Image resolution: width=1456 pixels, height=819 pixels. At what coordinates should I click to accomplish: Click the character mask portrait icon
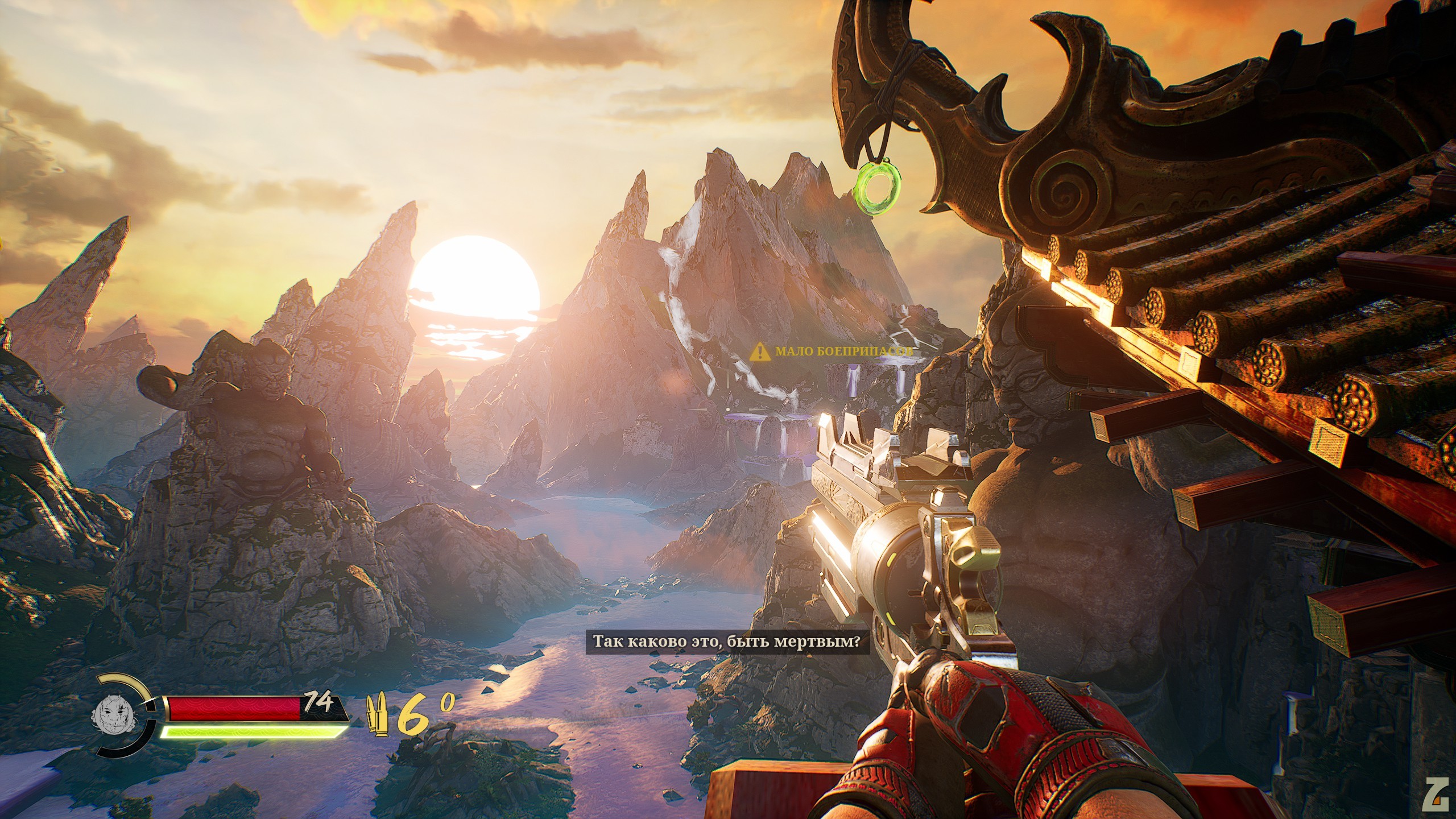point(113,715)
